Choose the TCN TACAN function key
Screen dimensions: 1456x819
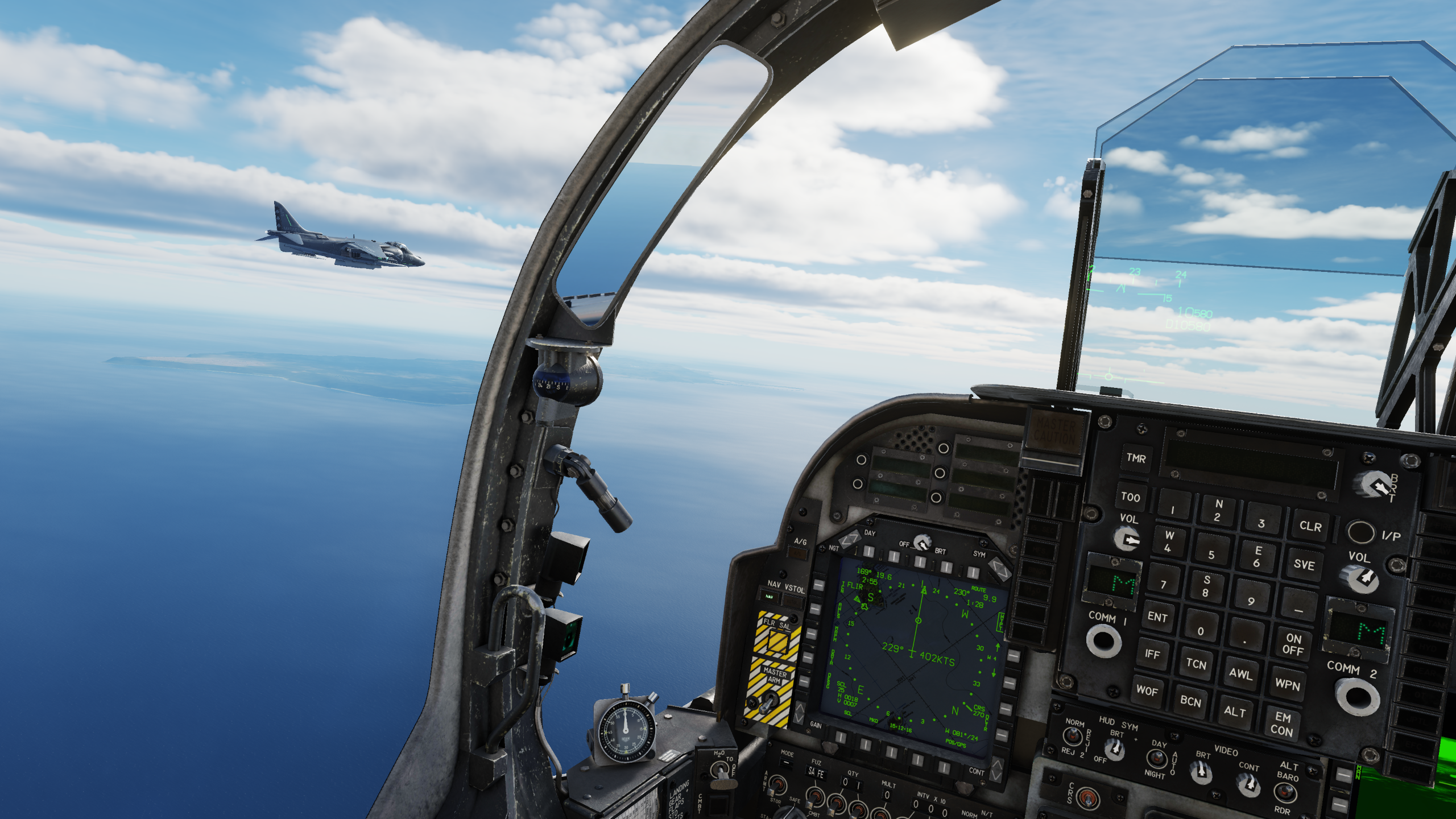[x=1196, y=664]
